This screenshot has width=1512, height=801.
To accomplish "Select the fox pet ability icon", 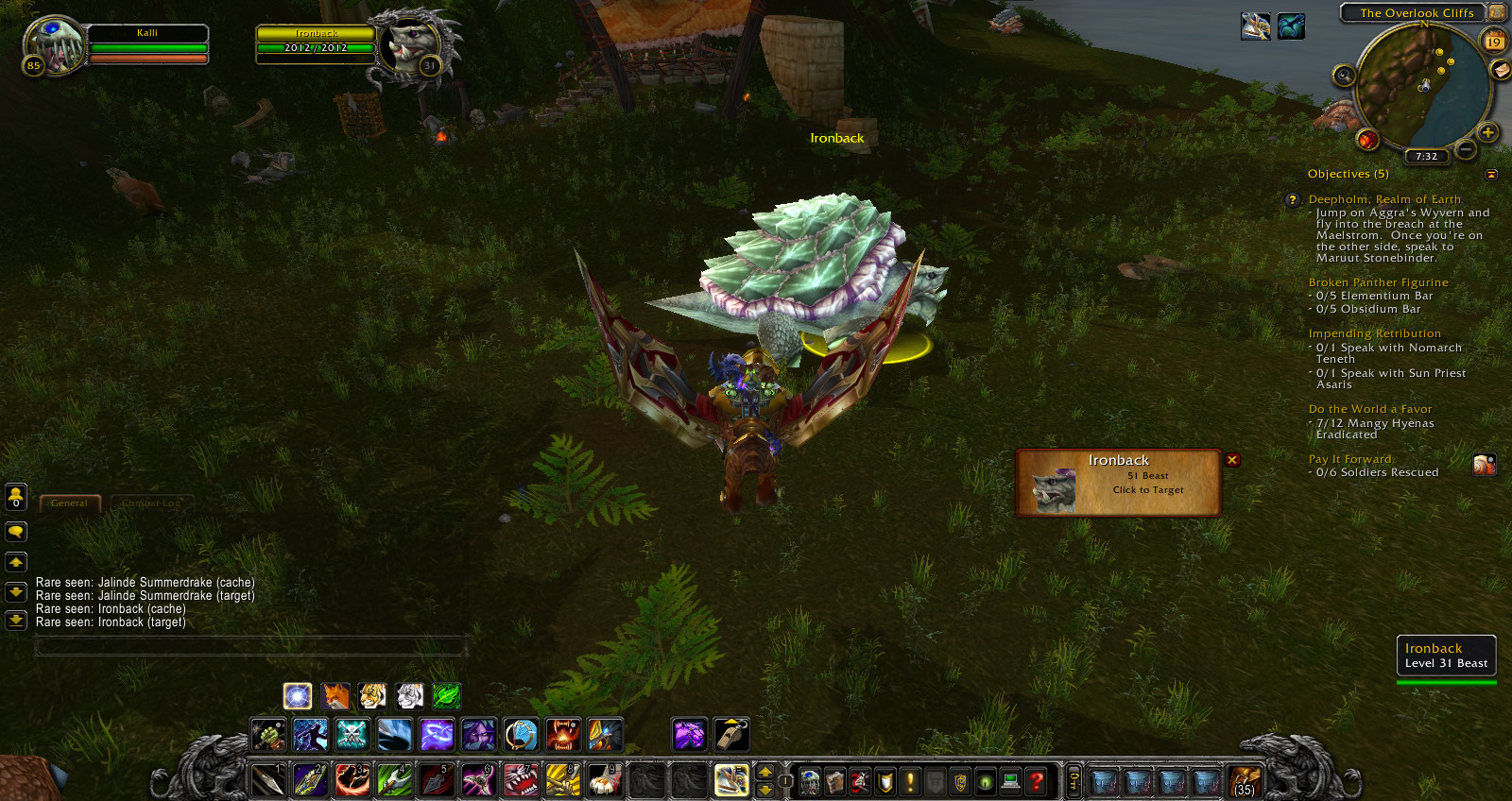I will click(335, 697).
